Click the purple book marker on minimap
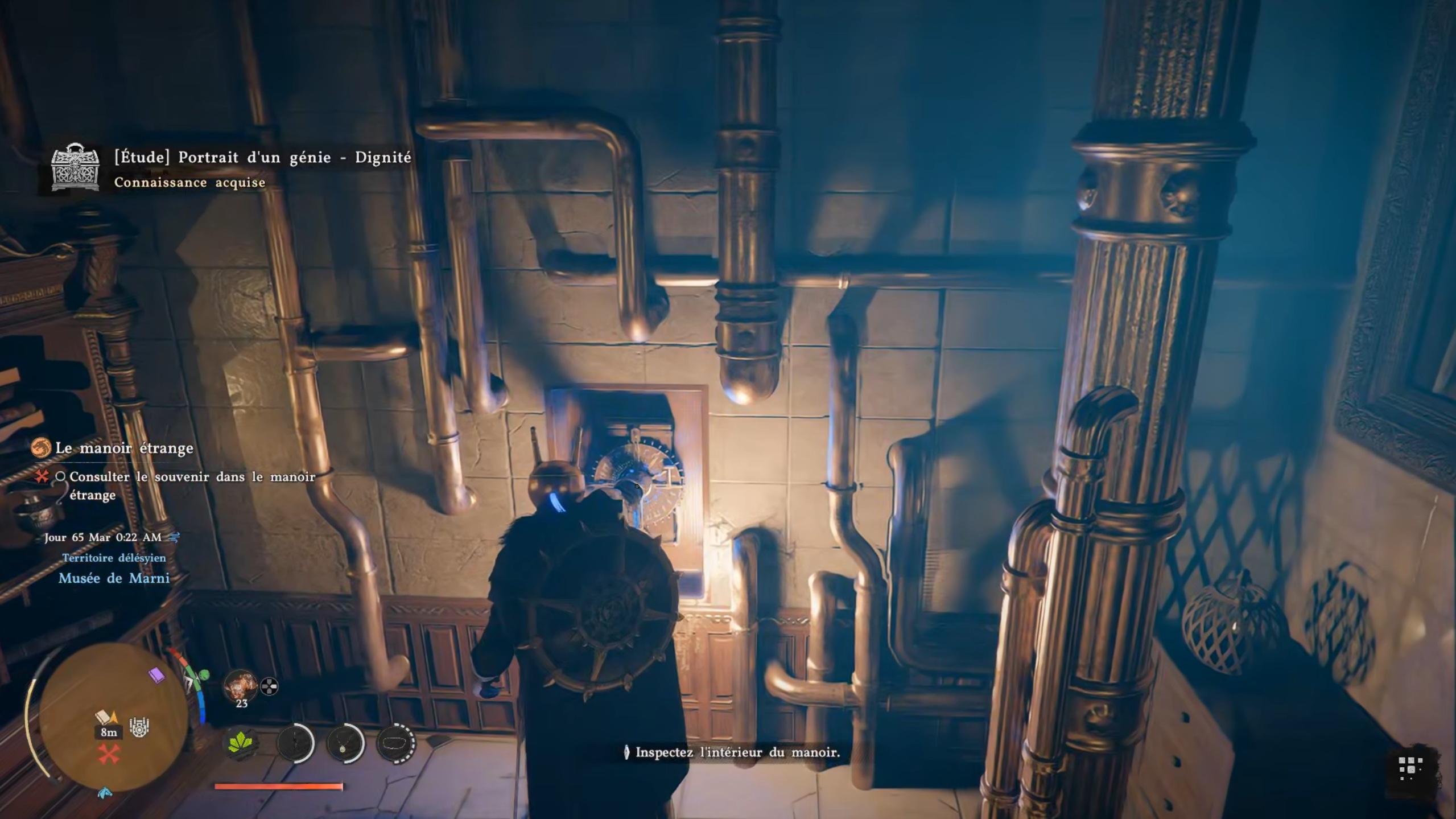The width and height of the screenshot is (1456, 819). coord(156,676)
